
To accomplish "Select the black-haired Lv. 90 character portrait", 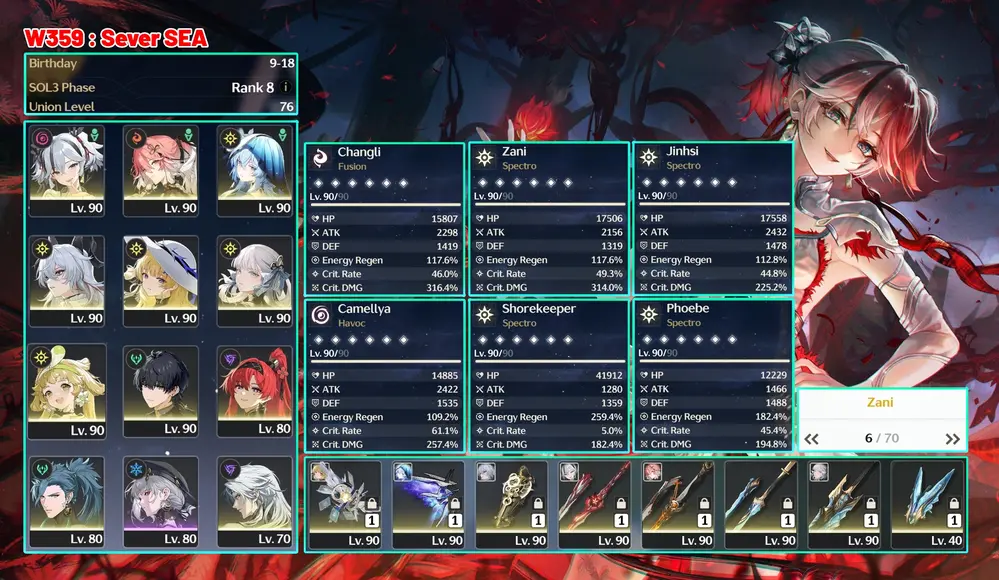I will click(160, 391).
